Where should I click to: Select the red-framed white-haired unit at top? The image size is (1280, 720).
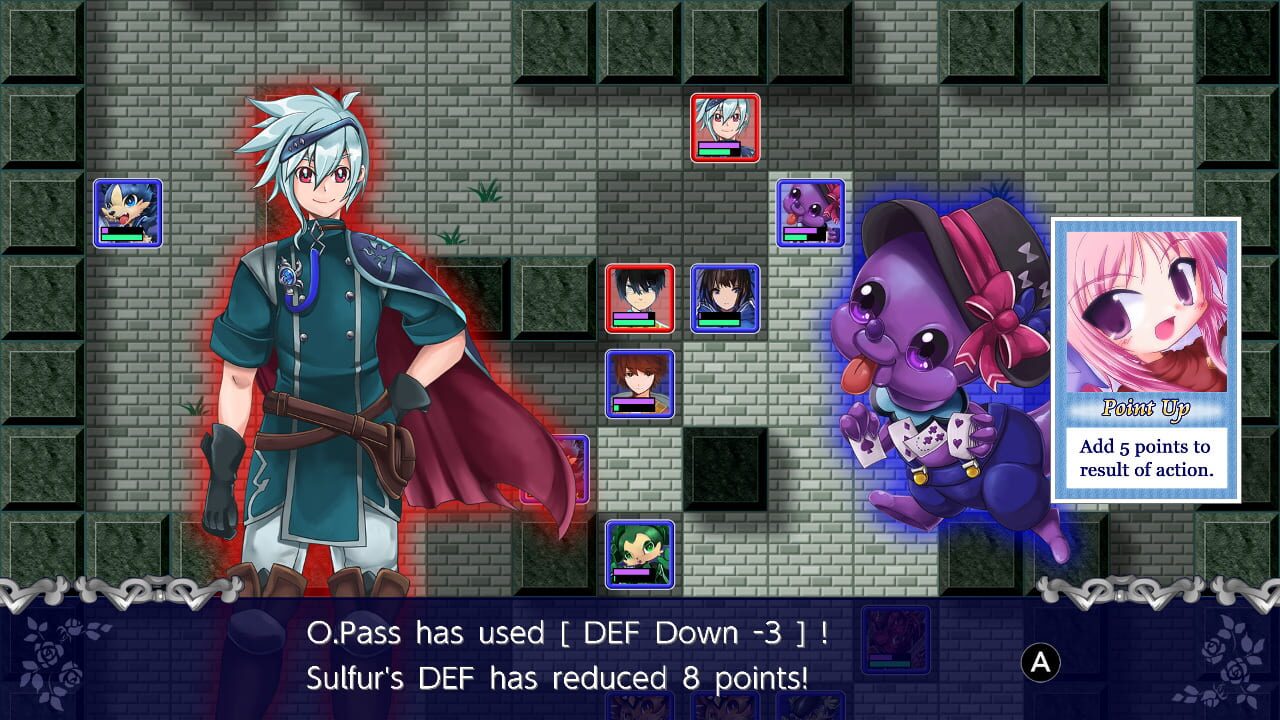point(726,128)
